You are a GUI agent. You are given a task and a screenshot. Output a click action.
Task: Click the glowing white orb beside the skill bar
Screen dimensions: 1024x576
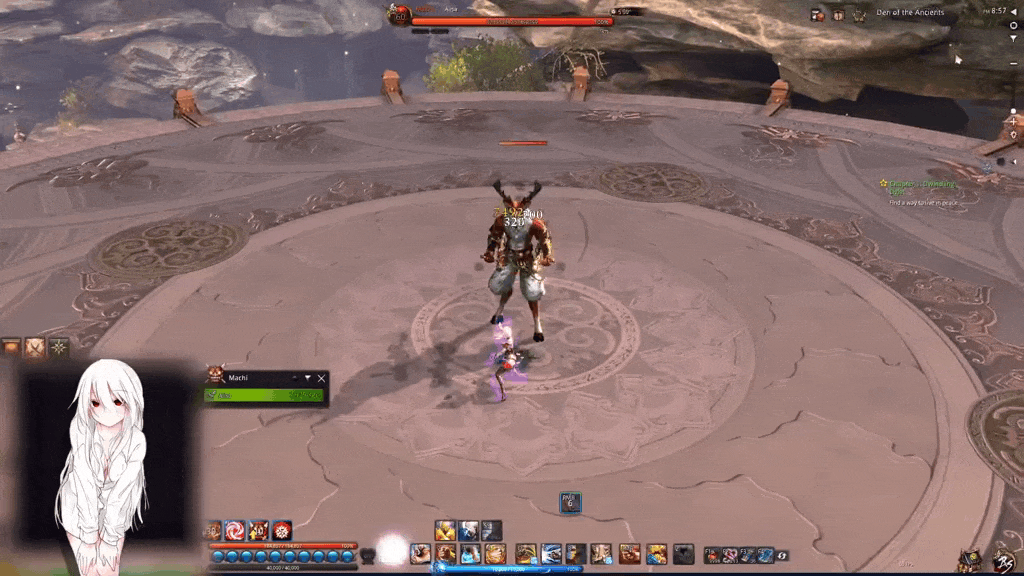[392, 549]
